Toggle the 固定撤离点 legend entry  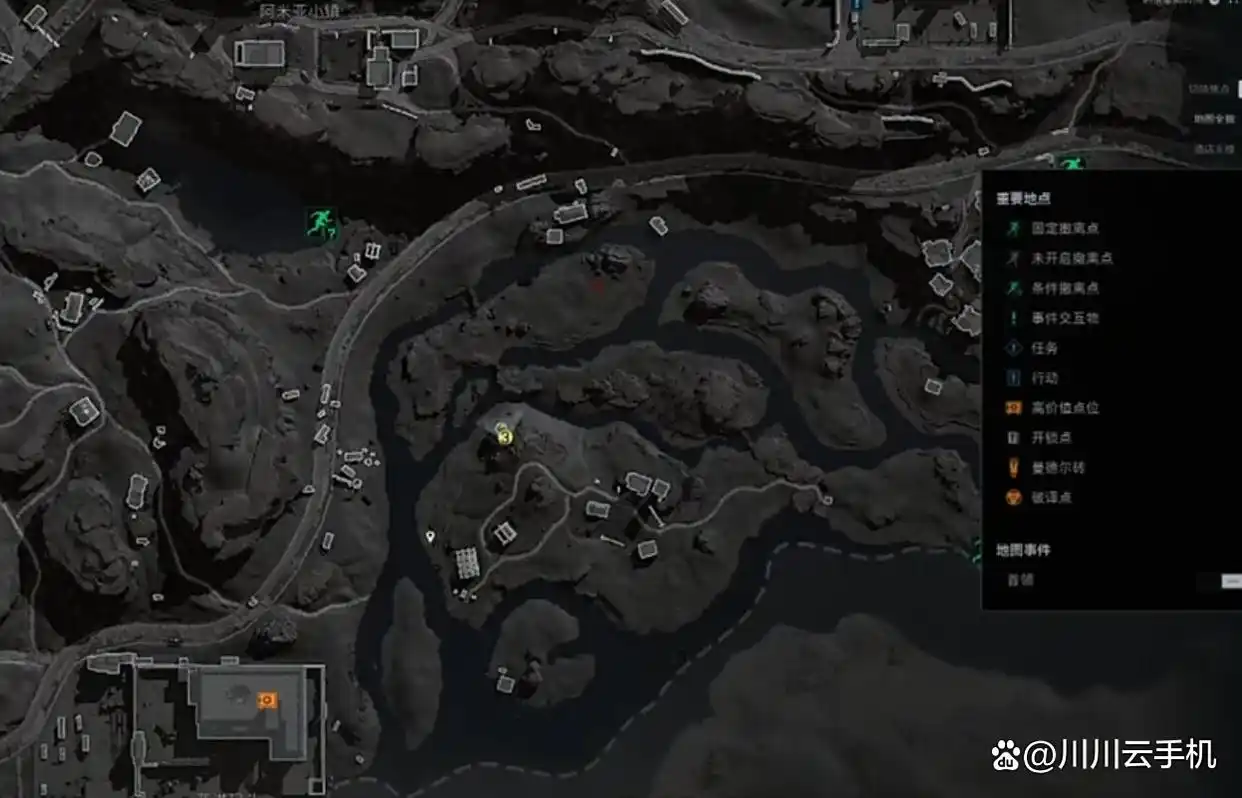coord(1058,229)
